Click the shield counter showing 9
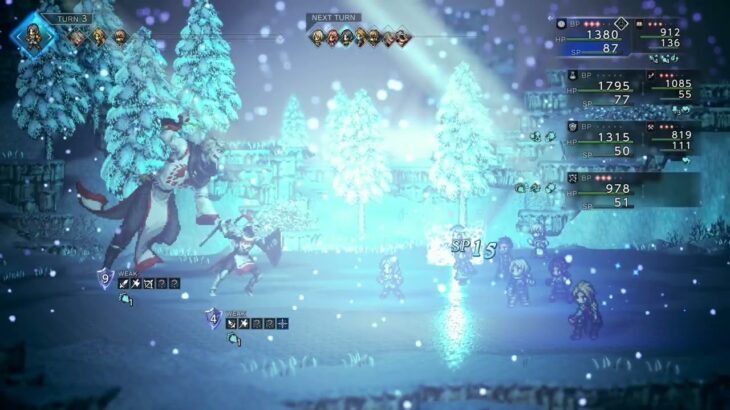Screen dimensions: 730x410 [105, 279]
